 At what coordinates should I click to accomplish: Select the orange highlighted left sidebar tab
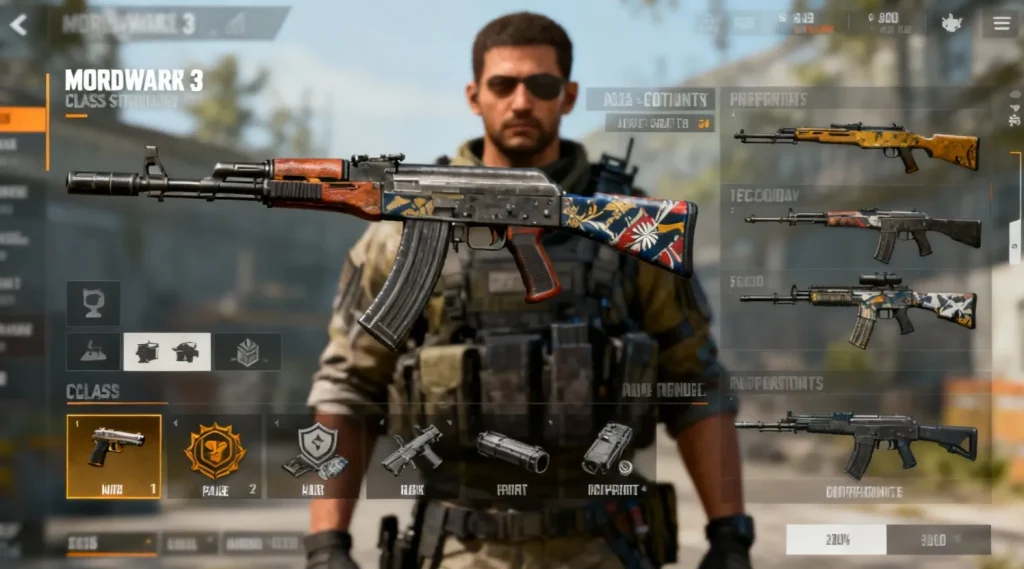coord(22,119)
